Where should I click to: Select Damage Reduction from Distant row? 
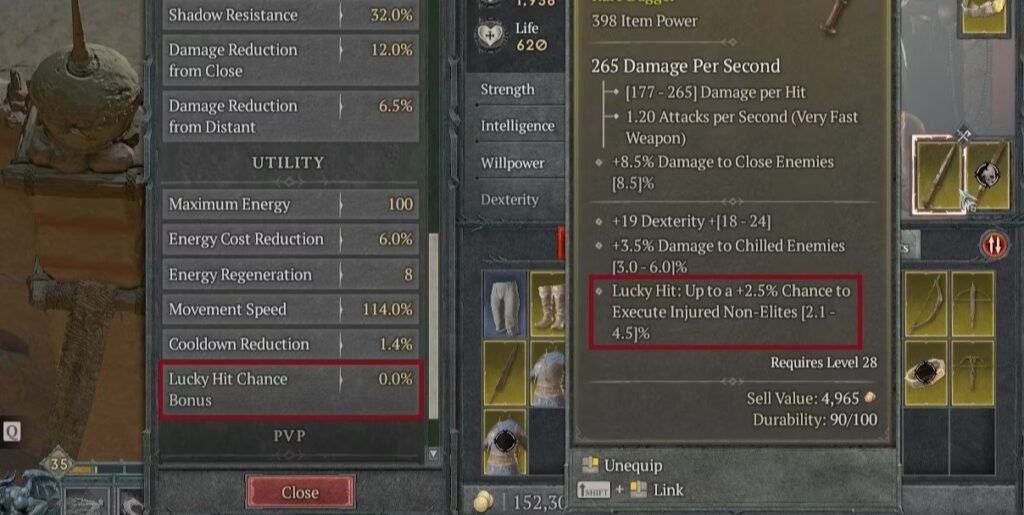pos(290,116)
